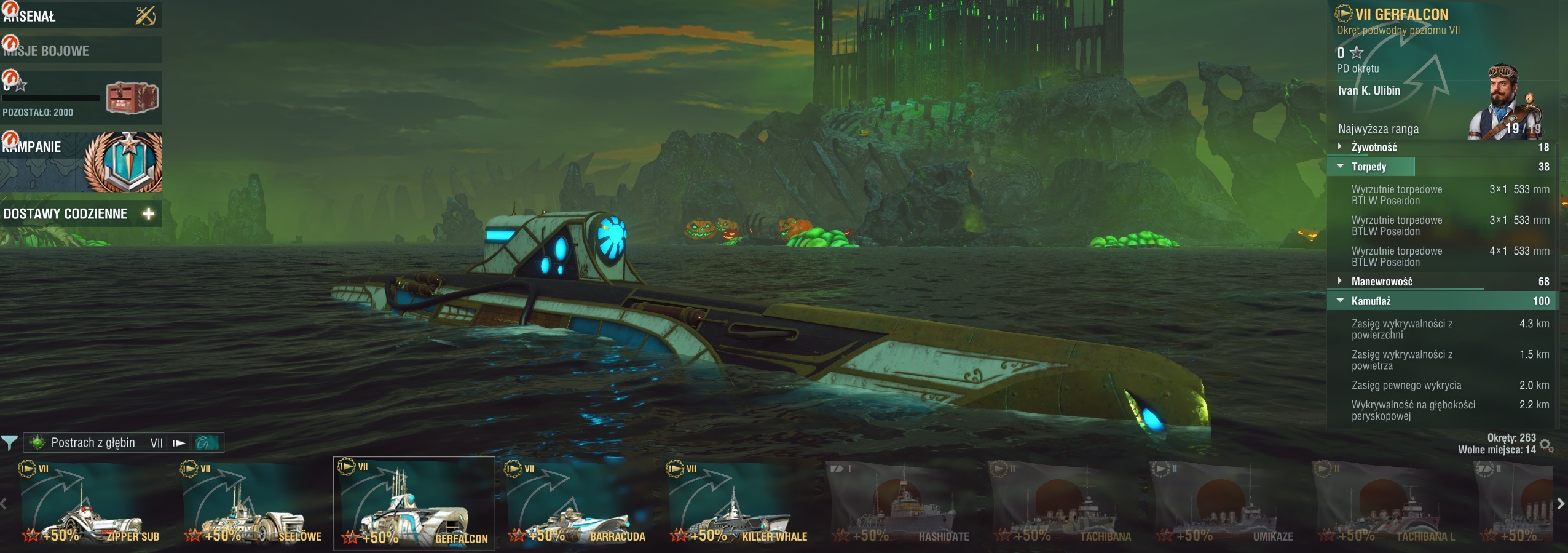The height and width of the screenshot is (553, 1568).
Task: Select the Umikaze destroyer tile
Action: pyautogui.click(x=1224, y=504)
